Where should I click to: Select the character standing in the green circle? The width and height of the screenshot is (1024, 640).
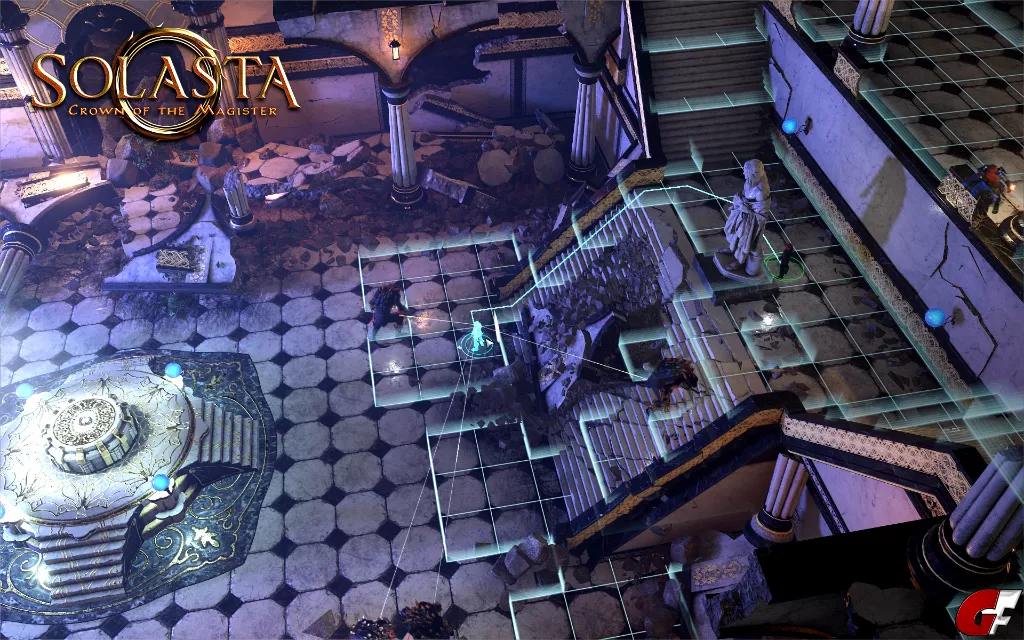pos(788,260)
